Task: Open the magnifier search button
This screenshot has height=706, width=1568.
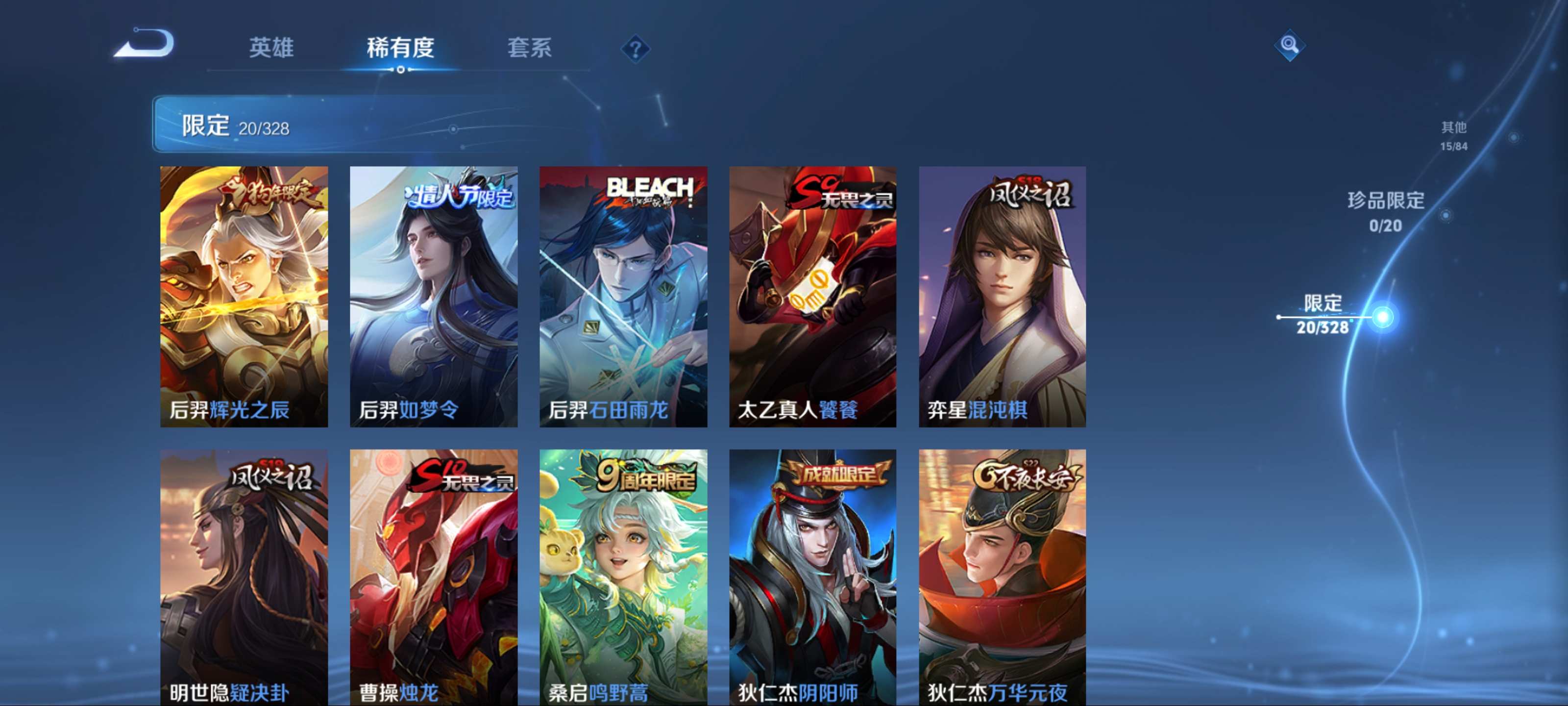Action: [1289, 45]
